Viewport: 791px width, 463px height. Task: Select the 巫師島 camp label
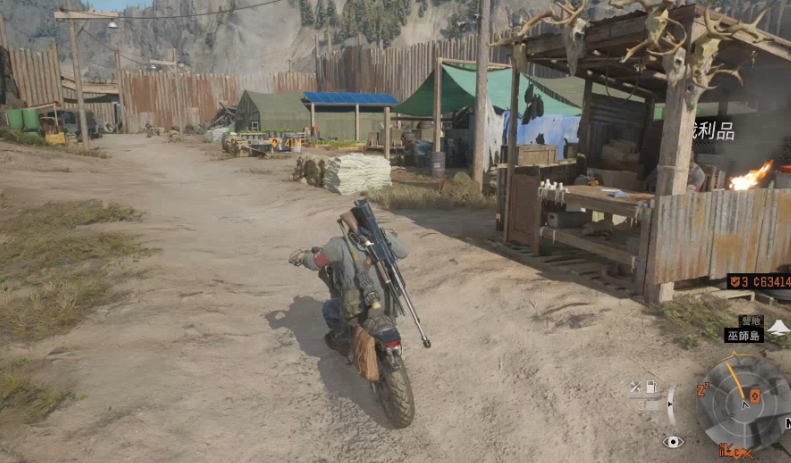tap(743, 336)
